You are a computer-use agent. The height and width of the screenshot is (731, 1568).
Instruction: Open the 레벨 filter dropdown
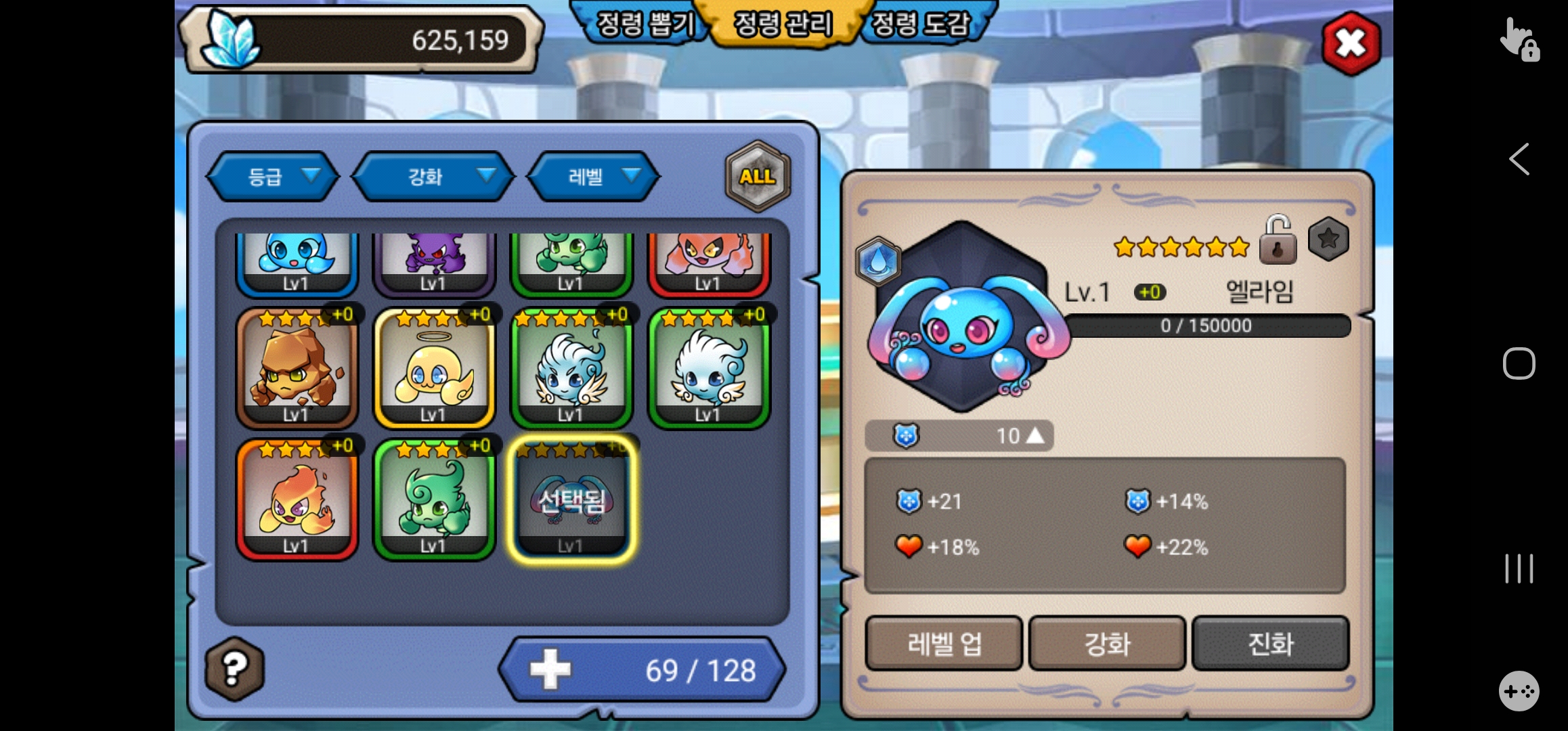(x=593, y=177)
